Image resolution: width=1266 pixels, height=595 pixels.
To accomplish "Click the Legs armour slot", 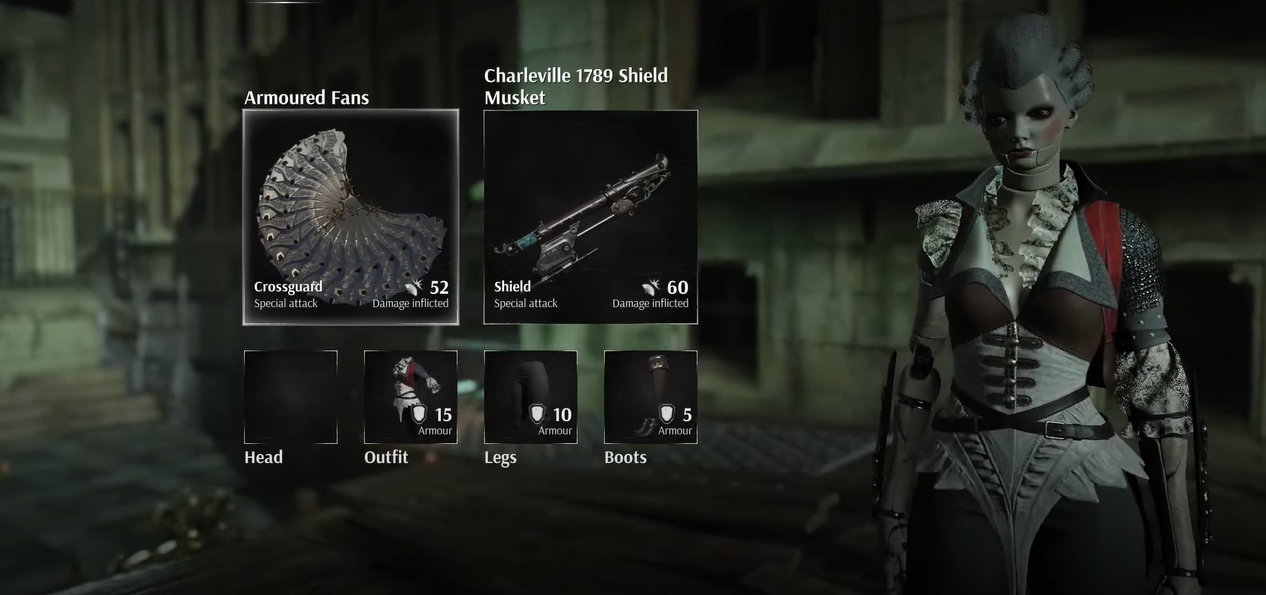I will click(530, 397).
